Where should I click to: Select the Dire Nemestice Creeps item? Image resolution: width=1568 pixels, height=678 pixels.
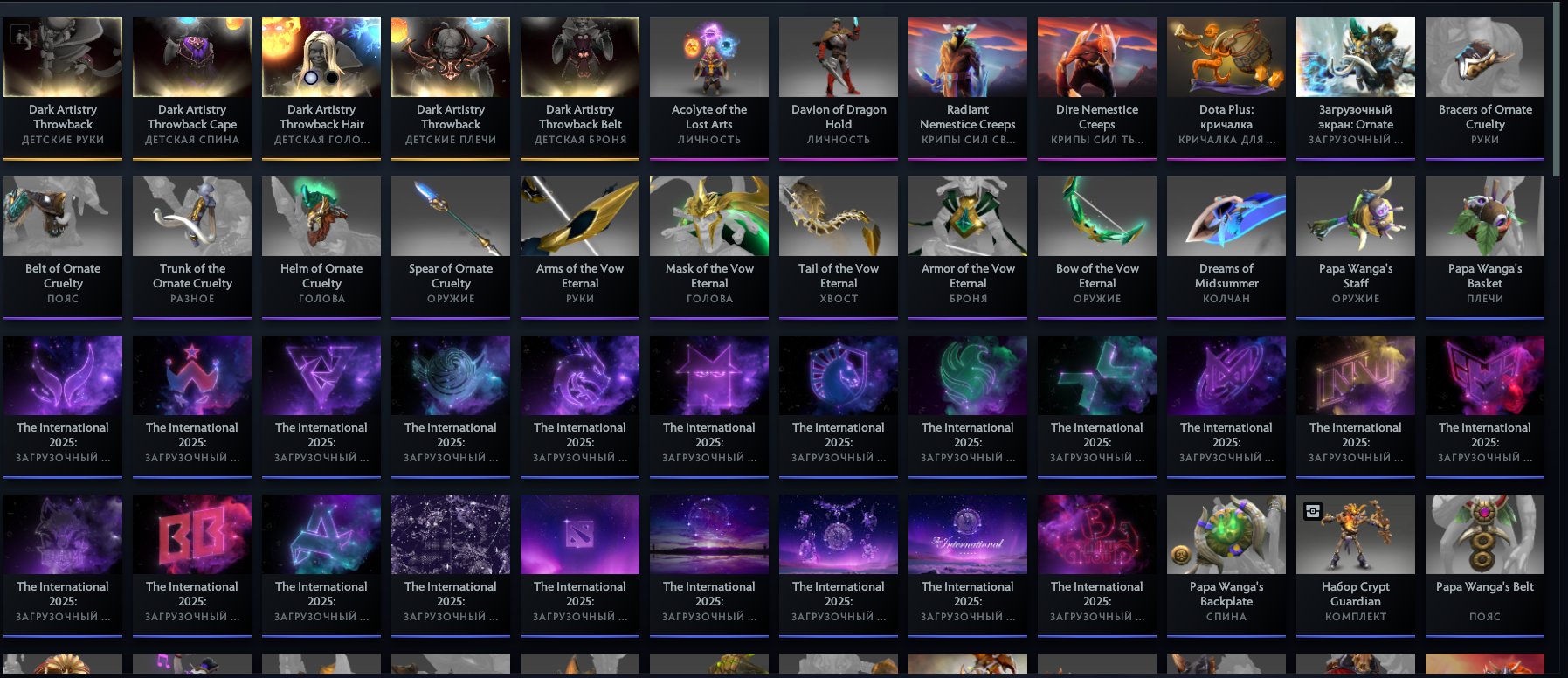[x=1096, y=57]
